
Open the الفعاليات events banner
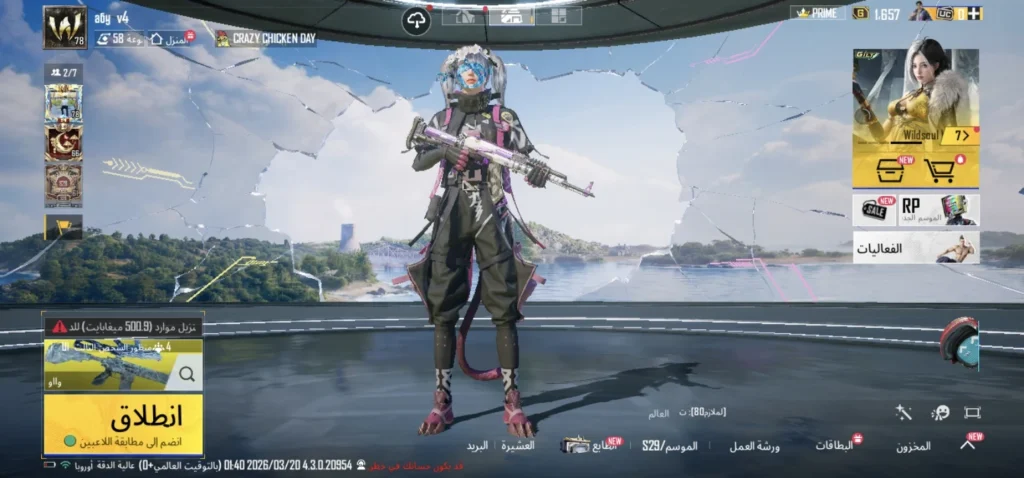915,247
